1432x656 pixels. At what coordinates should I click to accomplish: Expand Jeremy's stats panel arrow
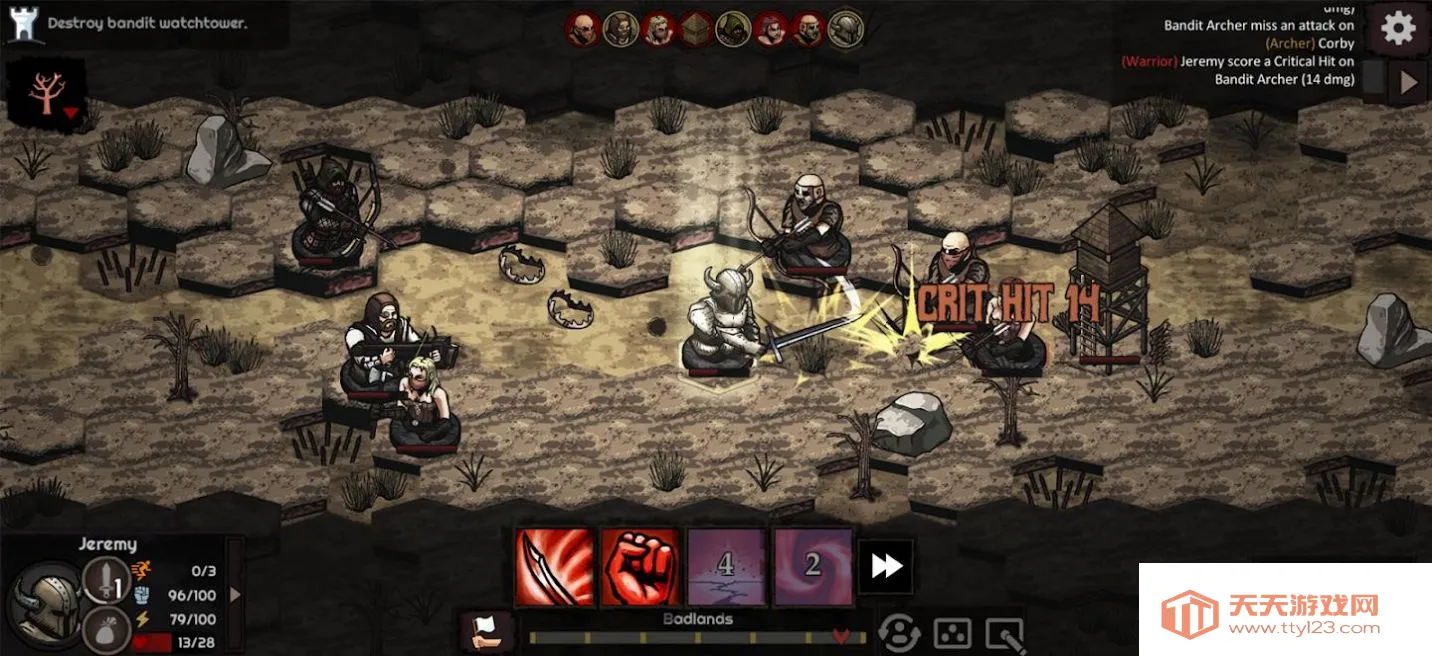(x=235, y=594)
